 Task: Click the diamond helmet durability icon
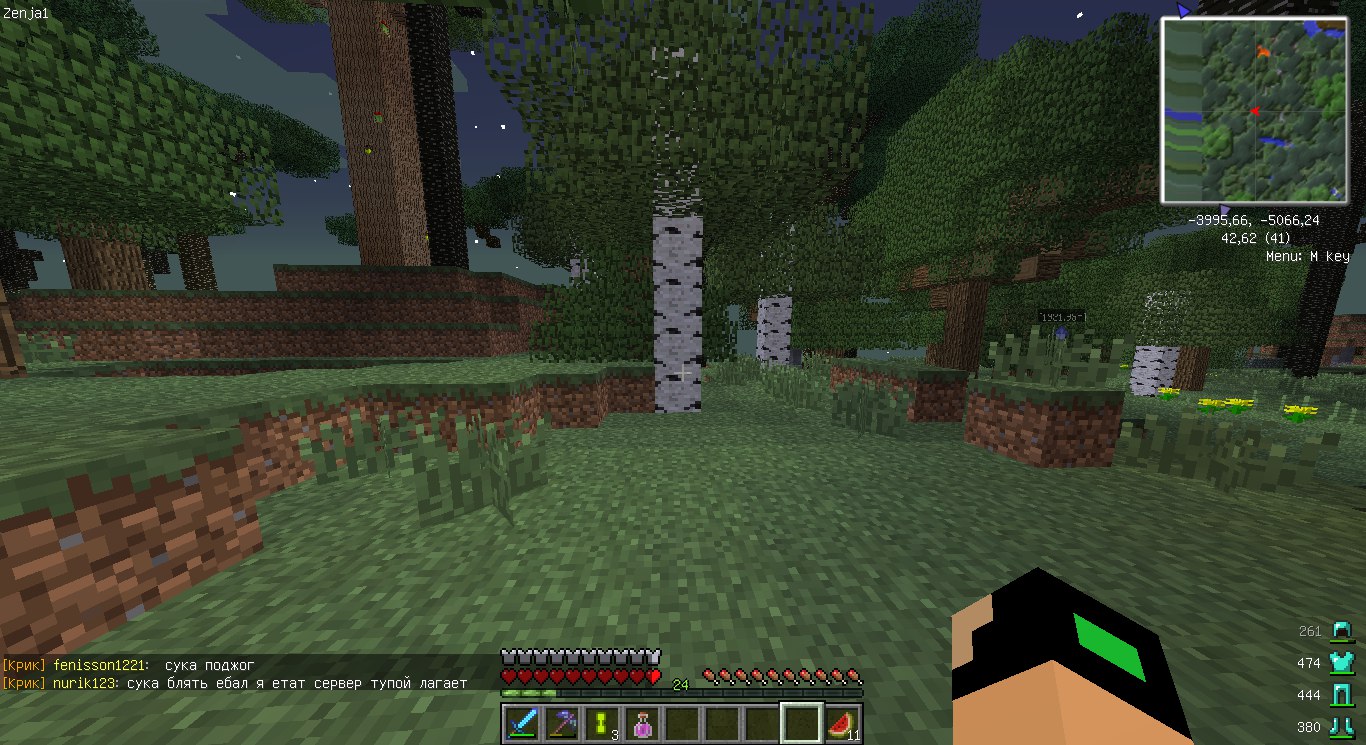(1341, 631)
